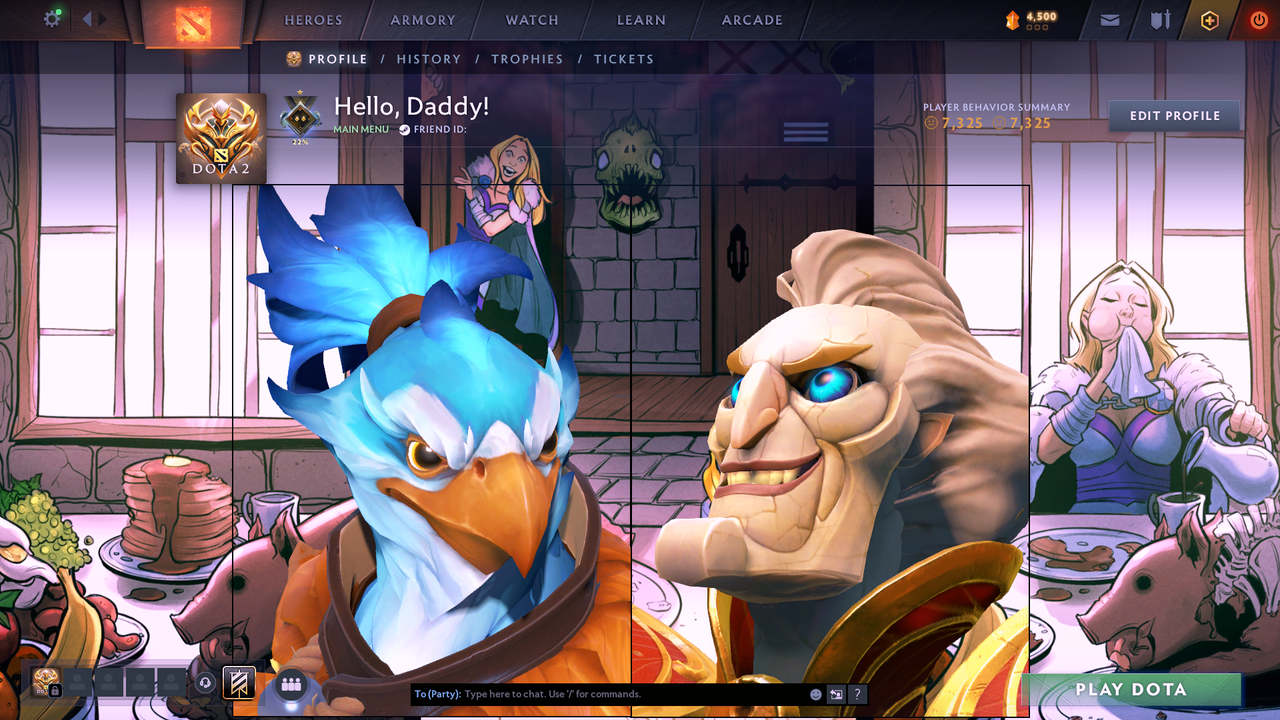Click the PLAY DOTA button
The image size is (1280, 720).
1130,689
